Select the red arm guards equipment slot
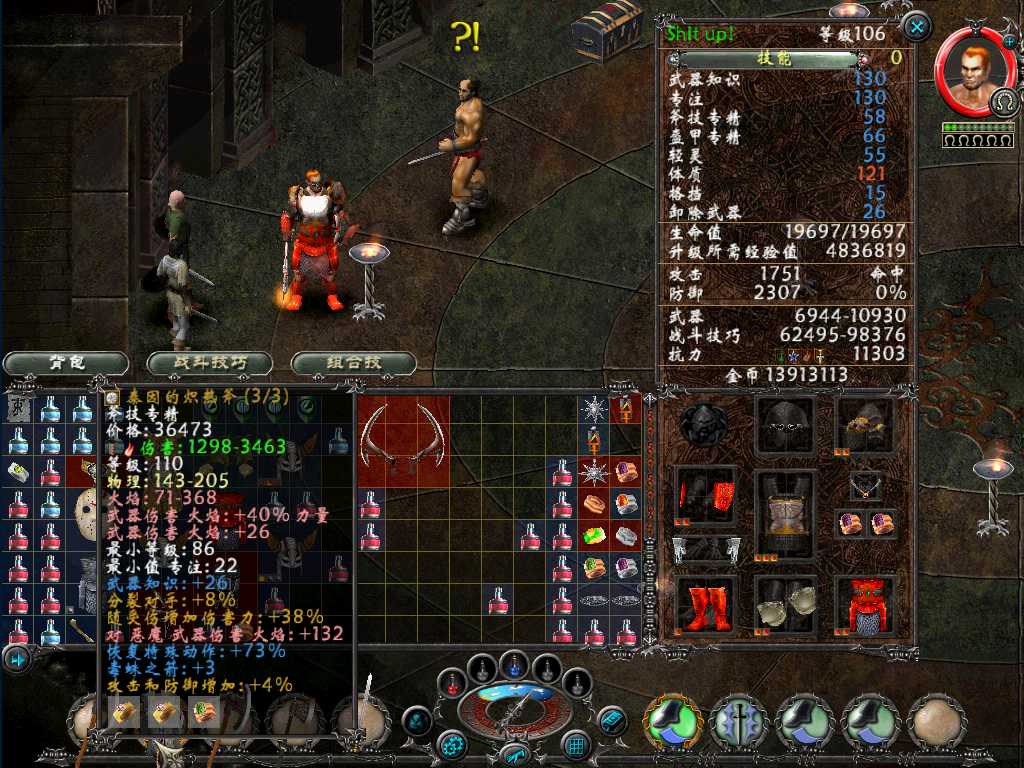The width and height of the screenshot is (1024, 768). 705,493
